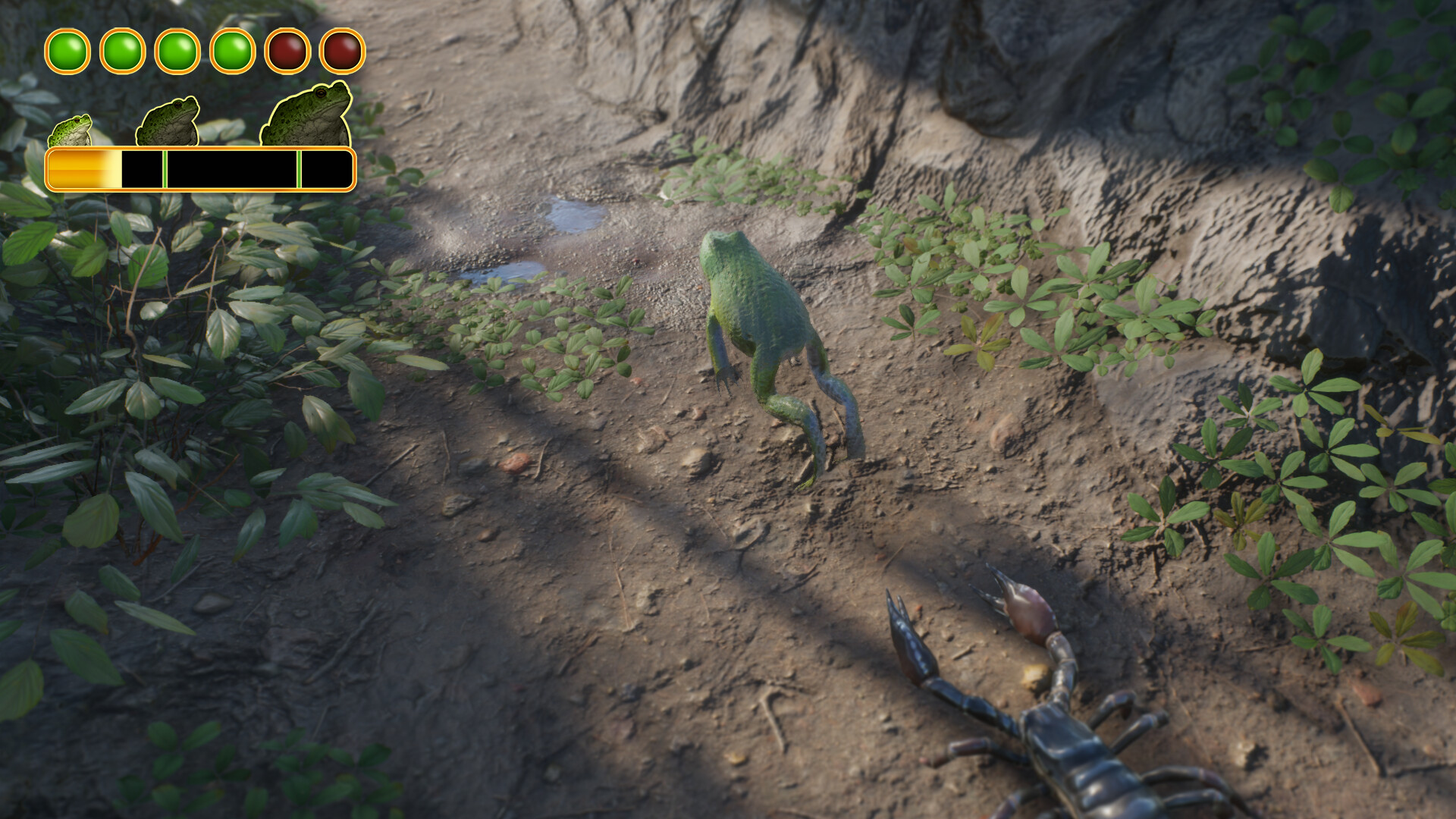The width and height of the screenshot is (1456, 819).
Task: Click the second green health orb
Action: 121,51
